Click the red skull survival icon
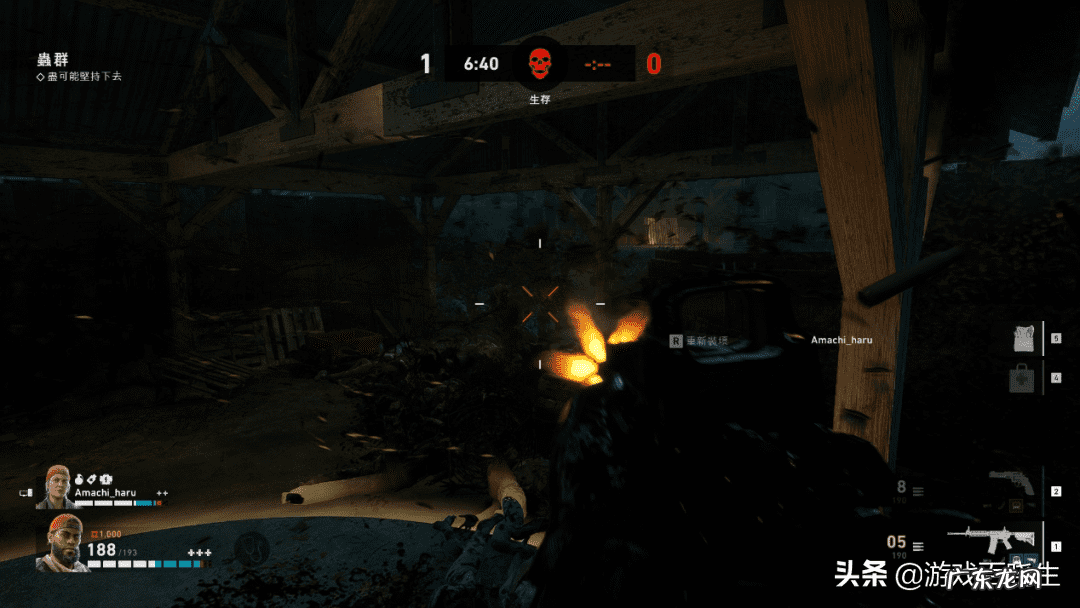 pos(540,63)
